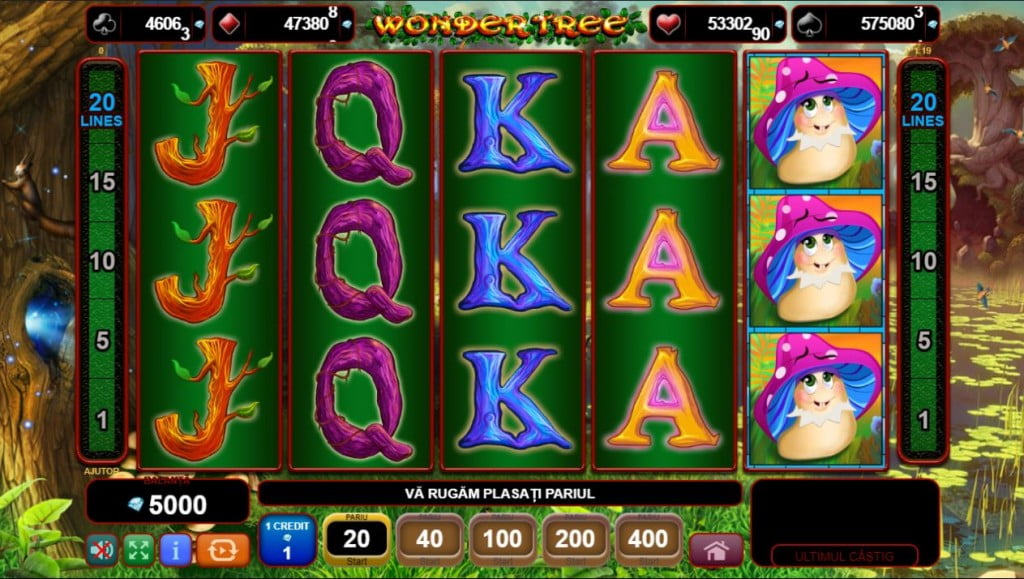This screenshot has height=579, width=1024.
Task: Change the 1 credit denomination
Action: [x=288, y=540]
